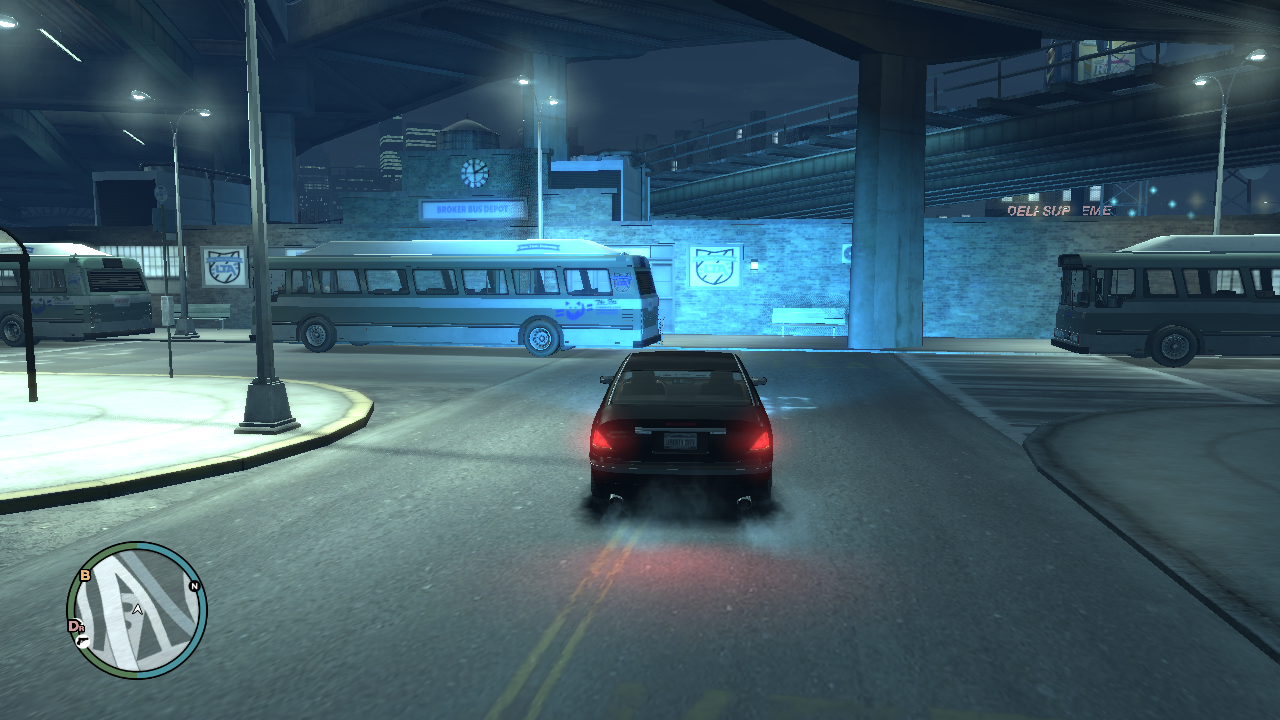Click the white player arrow on the radar
This screenshot has width=1280, height=720.
pos(137,608)
